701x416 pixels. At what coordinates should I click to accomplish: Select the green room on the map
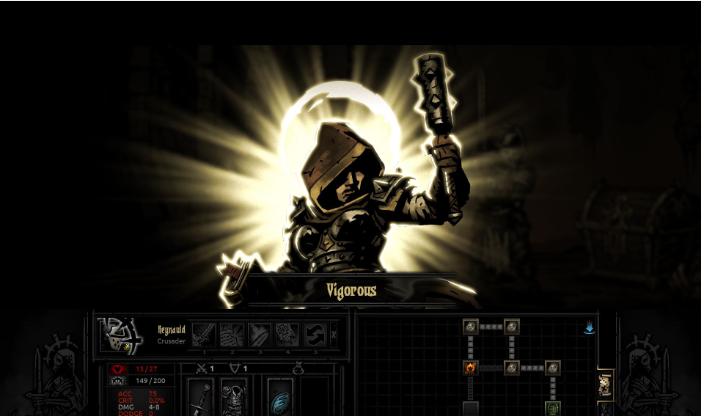point(553,408)
